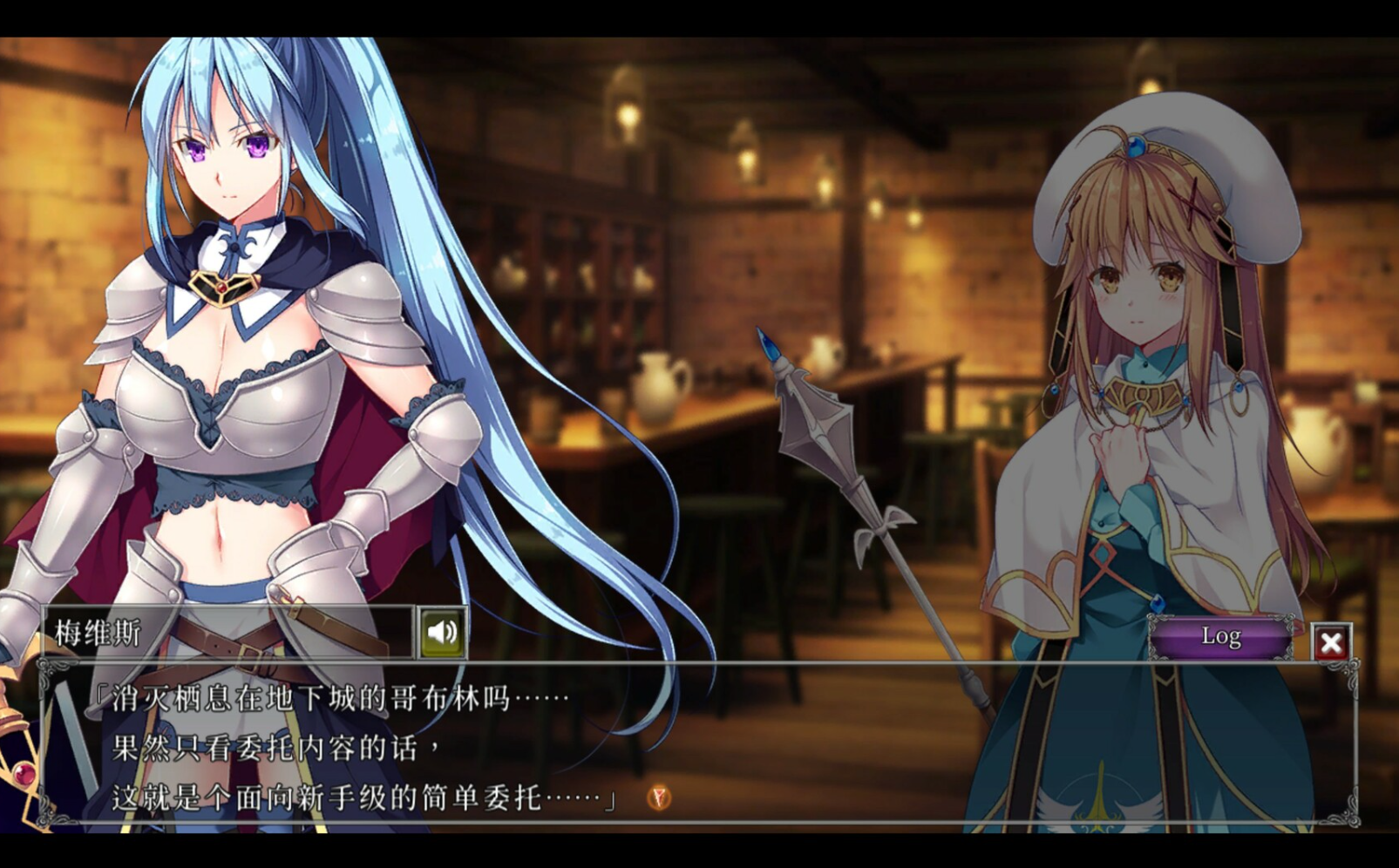
Task: Toggle textbox visibility using the X control
Action: (x=1331, y=641)
